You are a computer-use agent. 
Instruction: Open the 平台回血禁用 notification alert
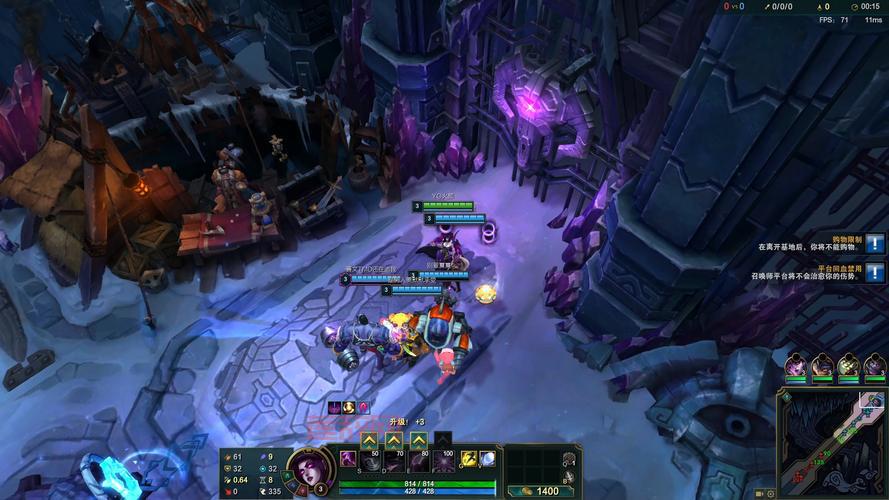[875, 272]
